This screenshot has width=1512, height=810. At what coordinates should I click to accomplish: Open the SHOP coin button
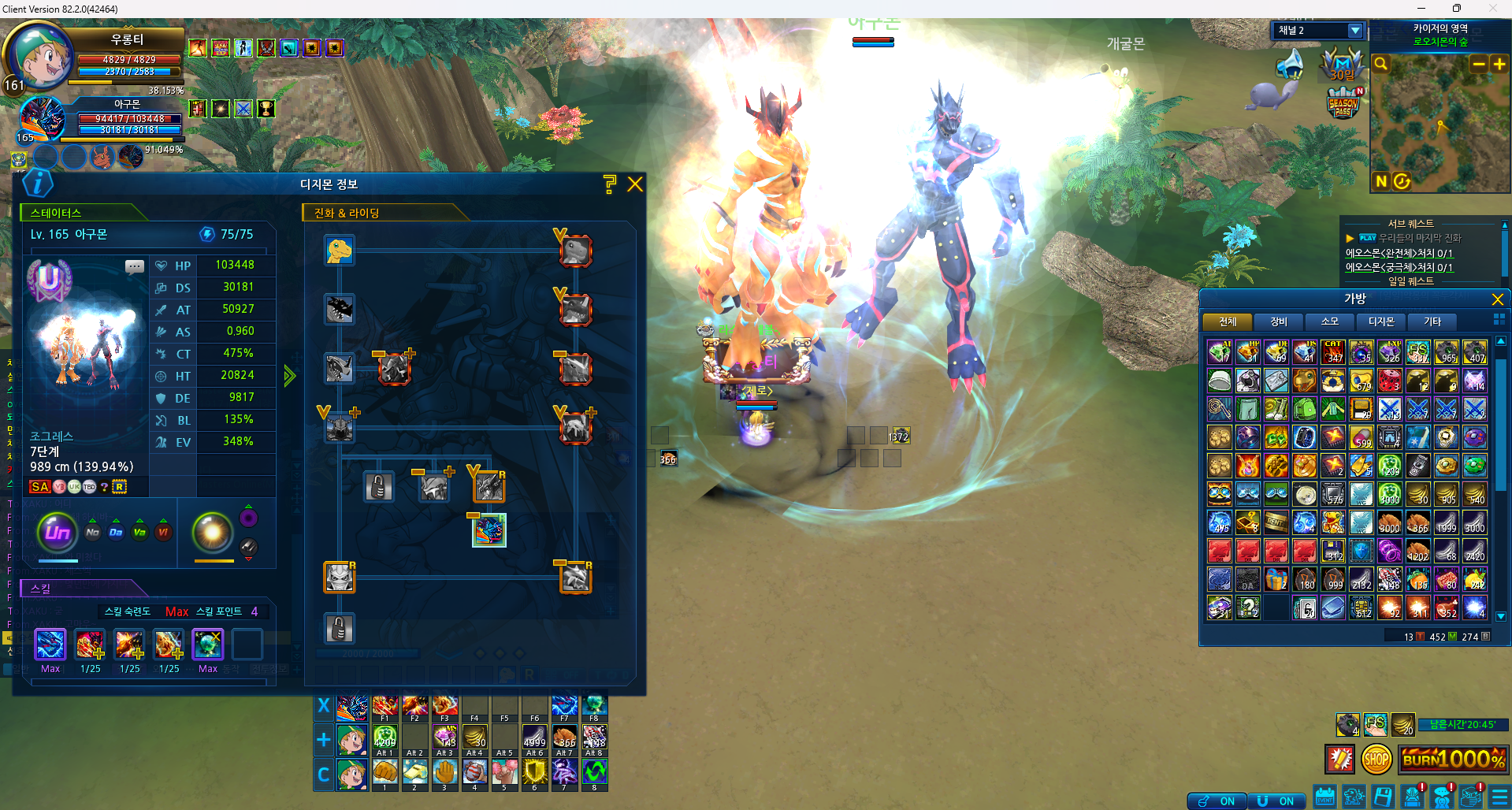point(1376,760)
